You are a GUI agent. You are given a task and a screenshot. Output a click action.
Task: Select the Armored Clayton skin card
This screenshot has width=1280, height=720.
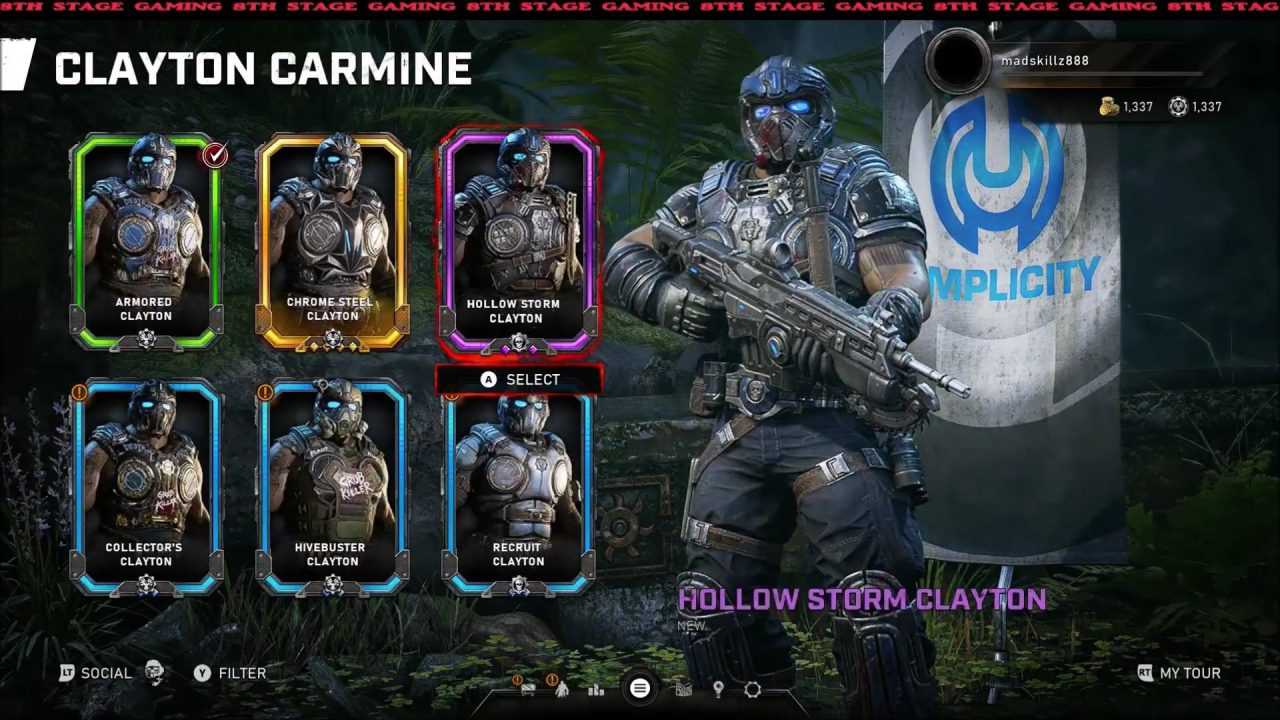[143, 240]
